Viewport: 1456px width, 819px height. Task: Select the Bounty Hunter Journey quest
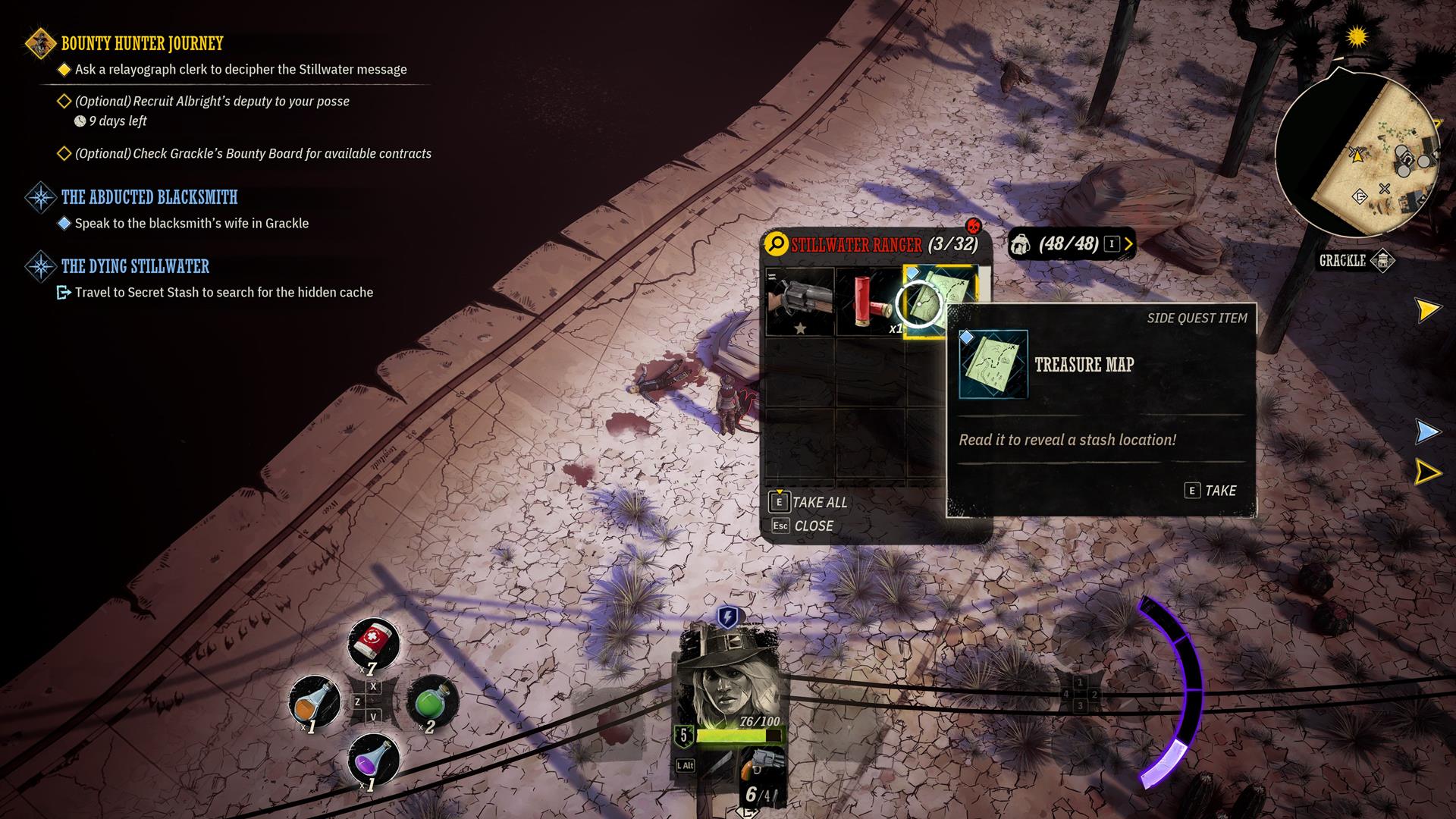[142, 43]
